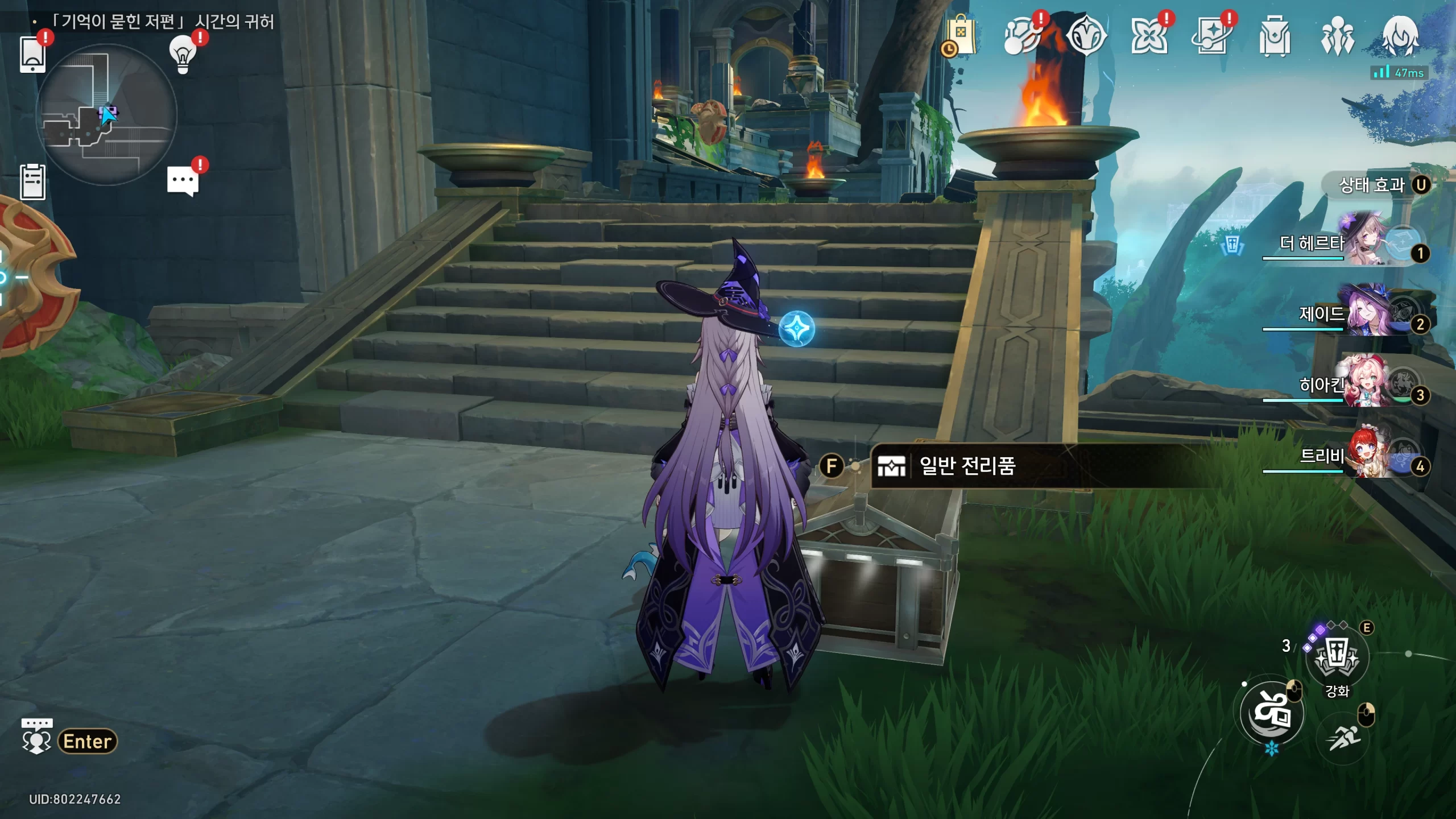The image size is (1456, 819).
Task: Open the clipboard mission log
Action: 32,182
